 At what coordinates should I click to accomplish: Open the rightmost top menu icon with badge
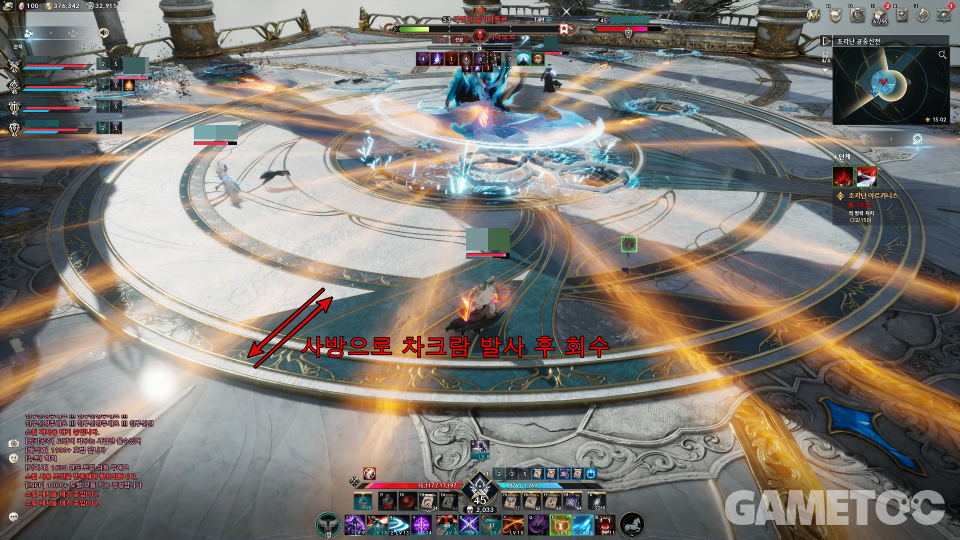pos(945,14)
